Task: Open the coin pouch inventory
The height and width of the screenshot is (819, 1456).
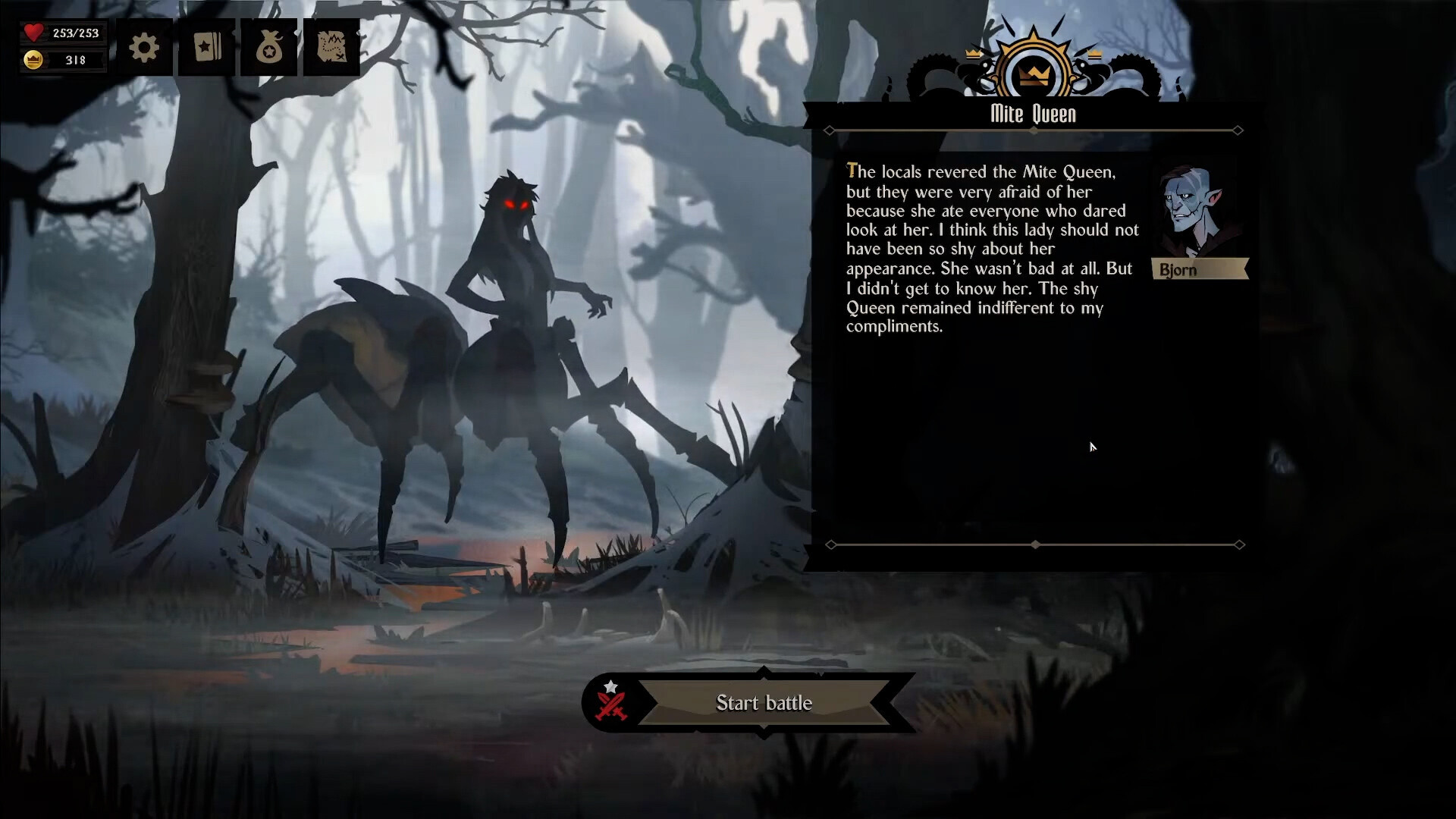Action: (x=269, y=48)
